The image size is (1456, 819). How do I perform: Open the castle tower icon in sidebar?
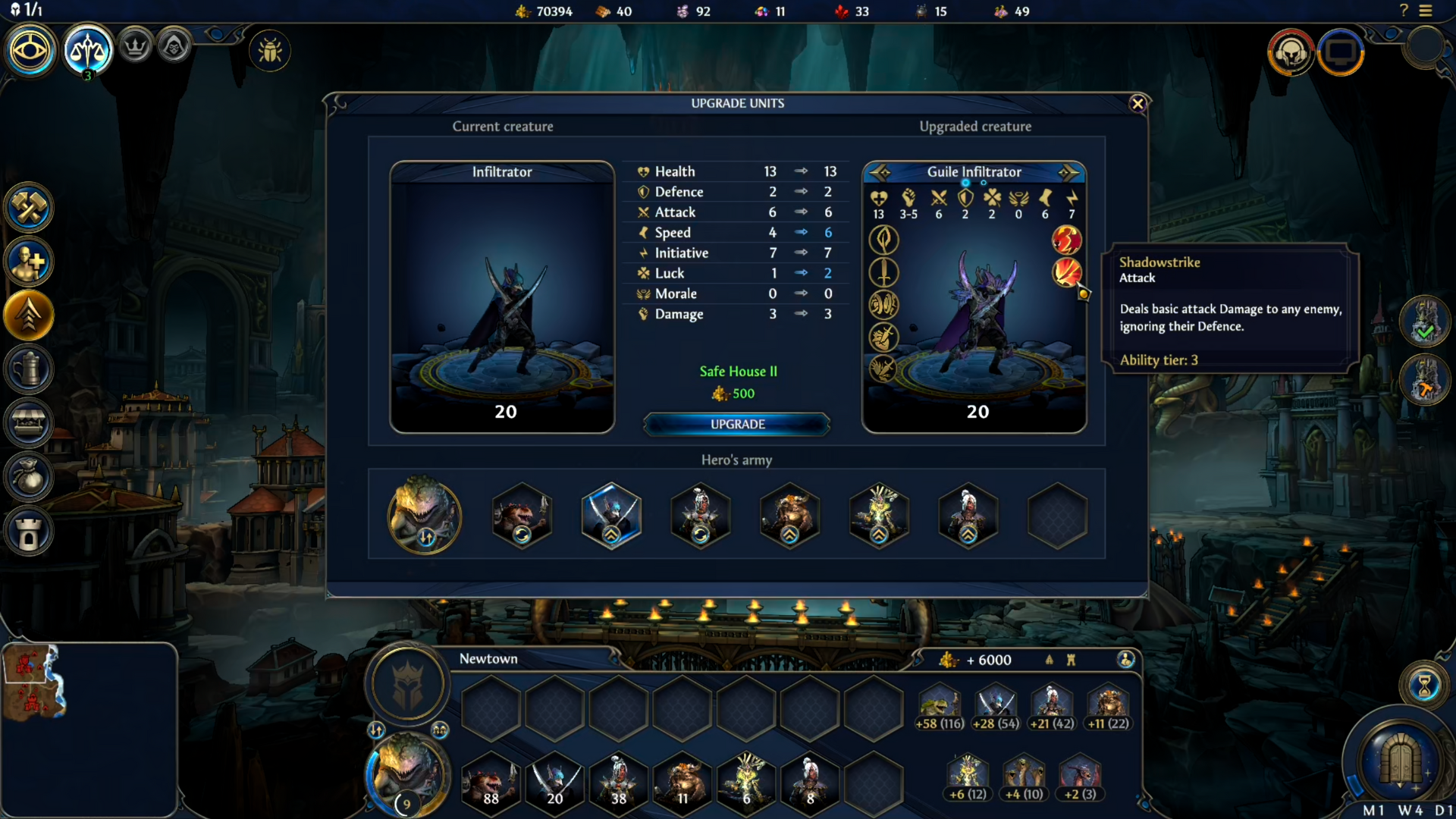point(29,532)
